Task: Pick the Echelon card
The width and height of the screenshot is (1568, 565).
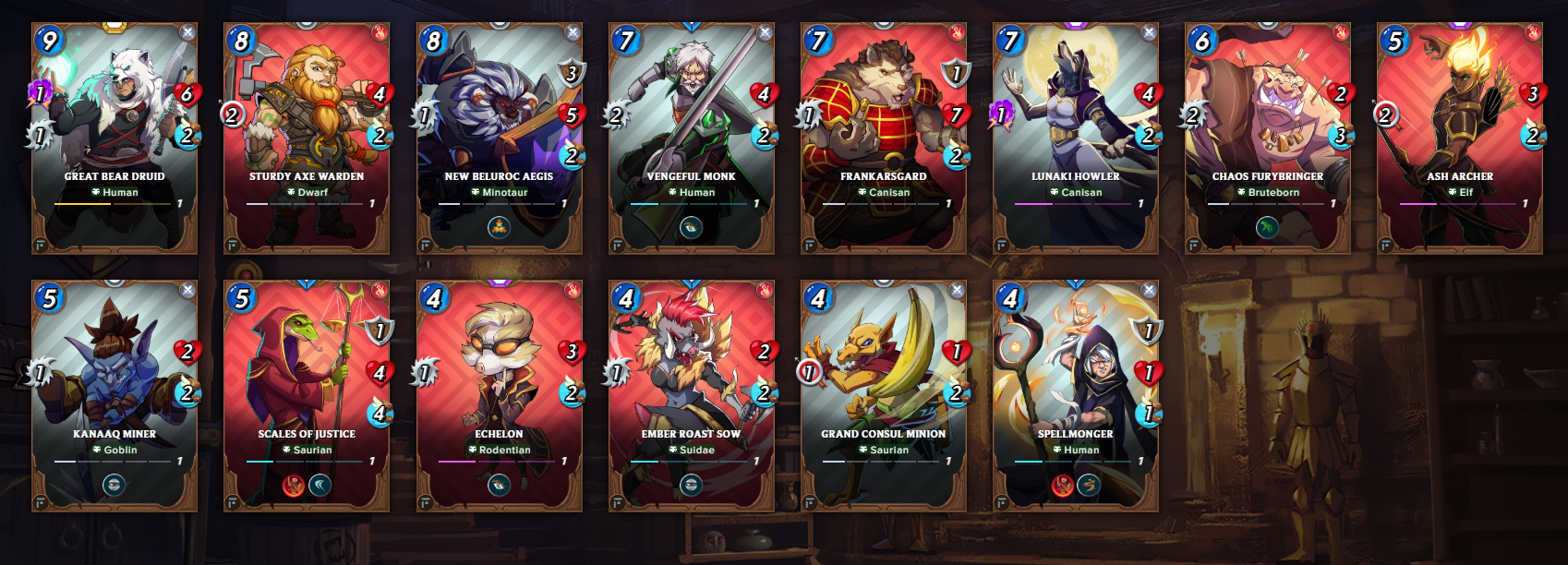Action: point(499,396)
